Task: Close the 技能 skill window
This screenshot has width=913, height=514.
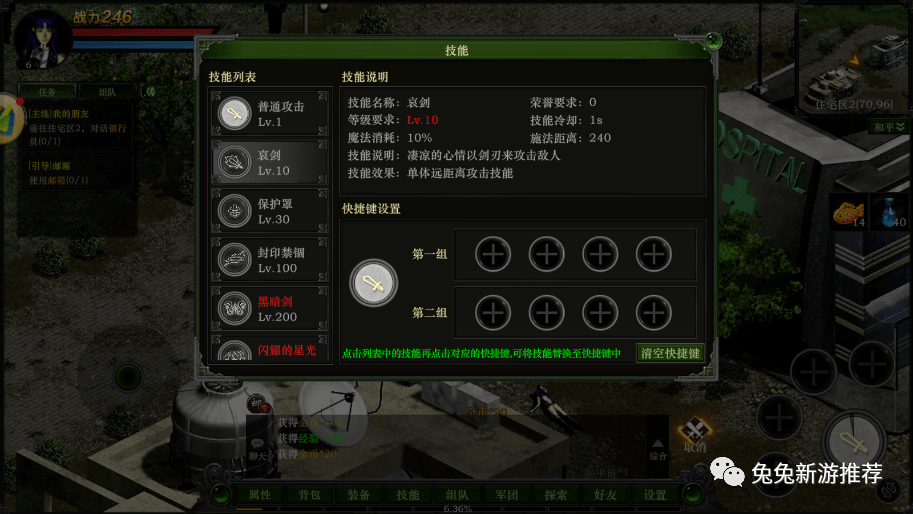Action: (x=713, y=42)
